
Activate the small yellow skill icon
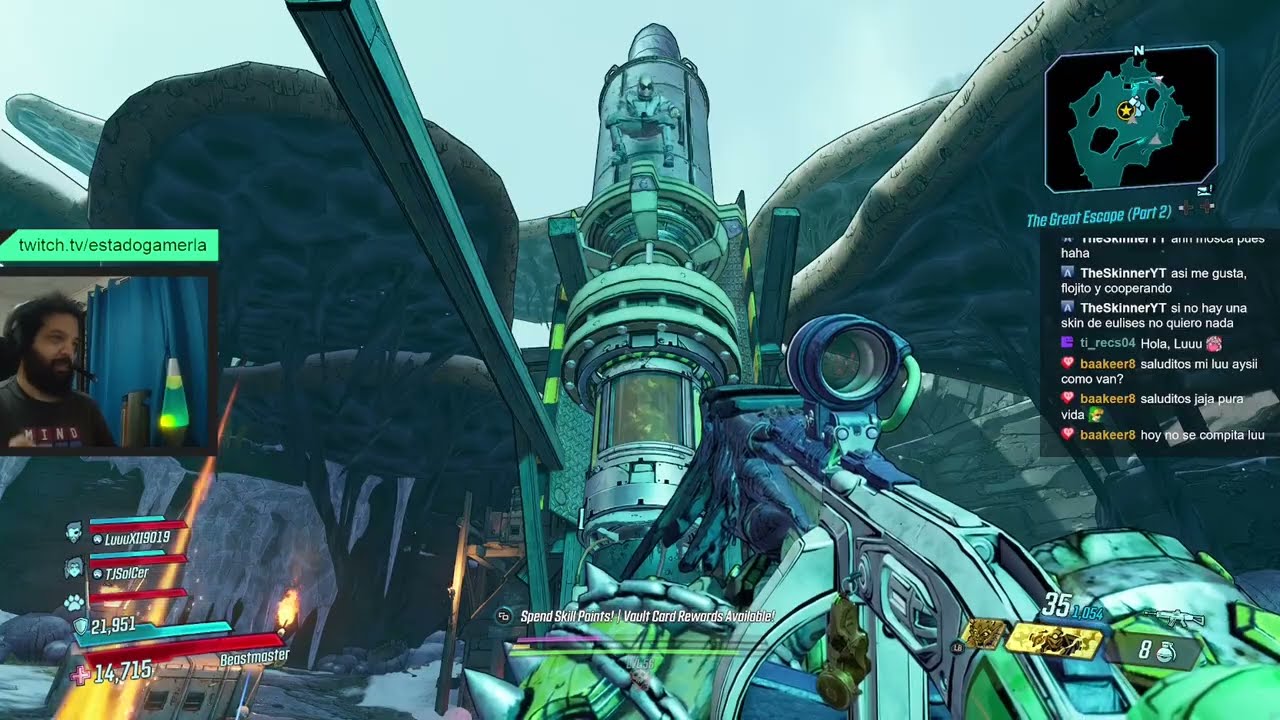point(983,634)
